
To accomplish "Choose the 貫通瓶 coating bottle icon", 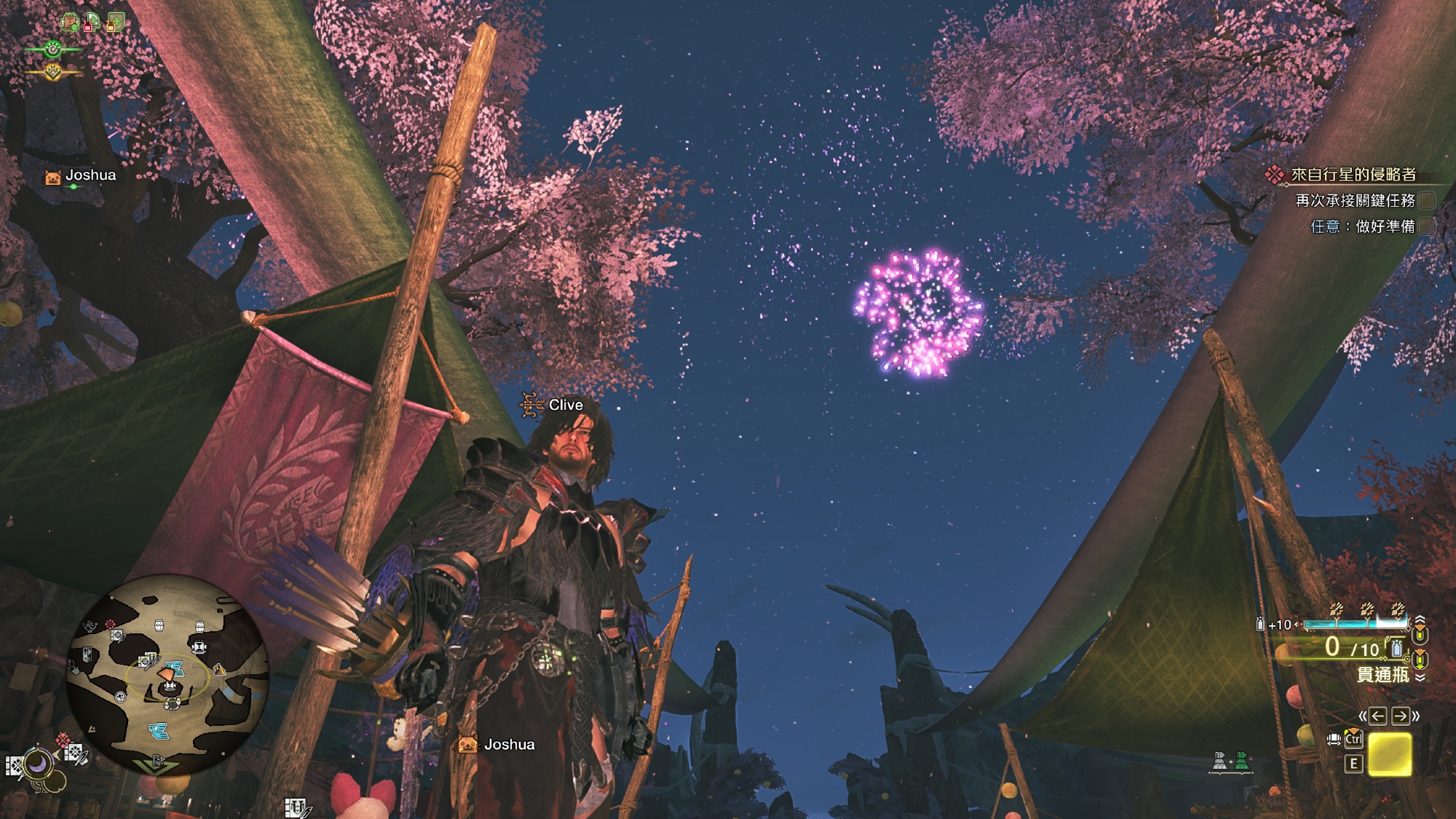I will 1396,648.
